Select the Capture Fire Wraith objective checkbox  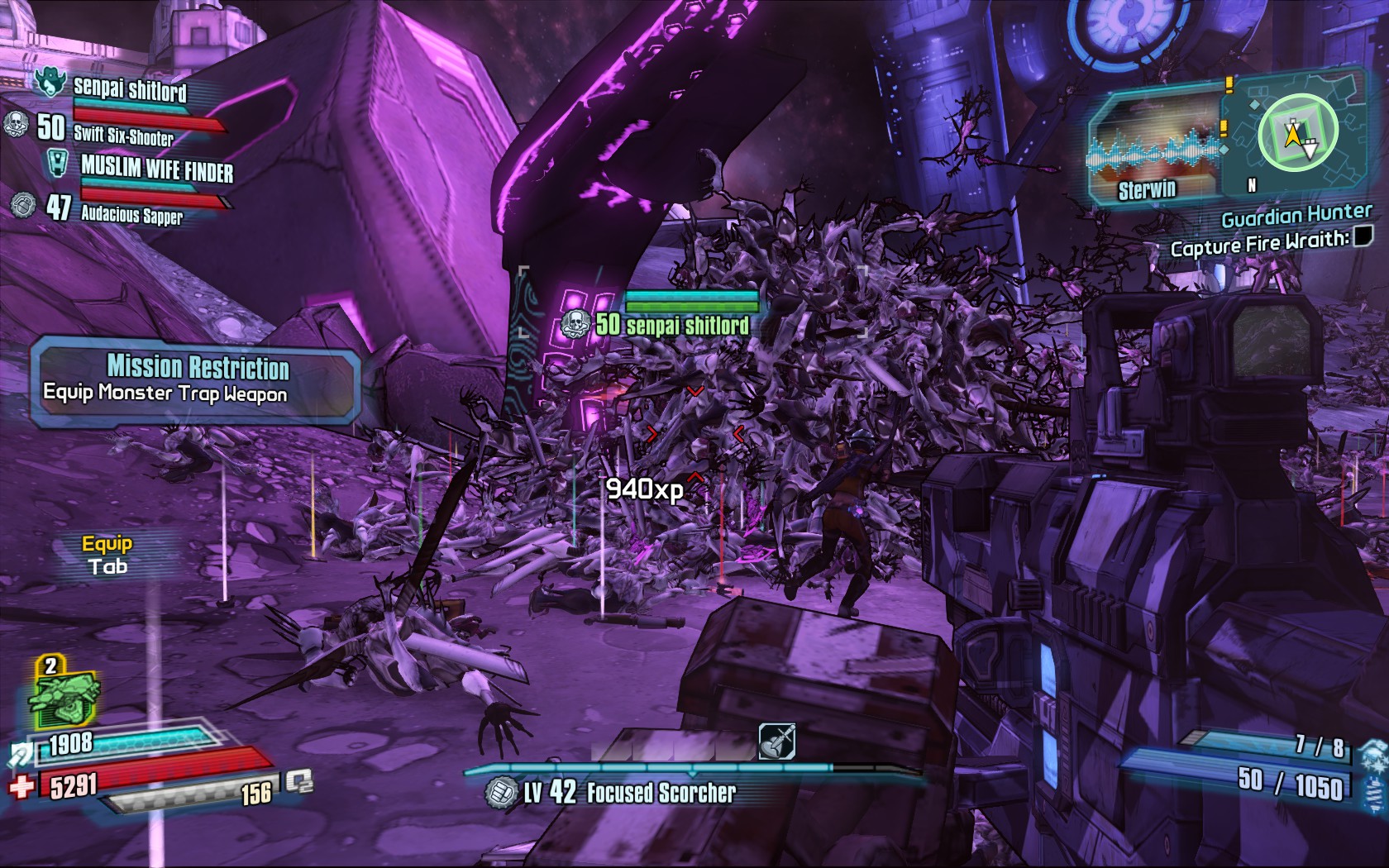[x=1362, y=236]
